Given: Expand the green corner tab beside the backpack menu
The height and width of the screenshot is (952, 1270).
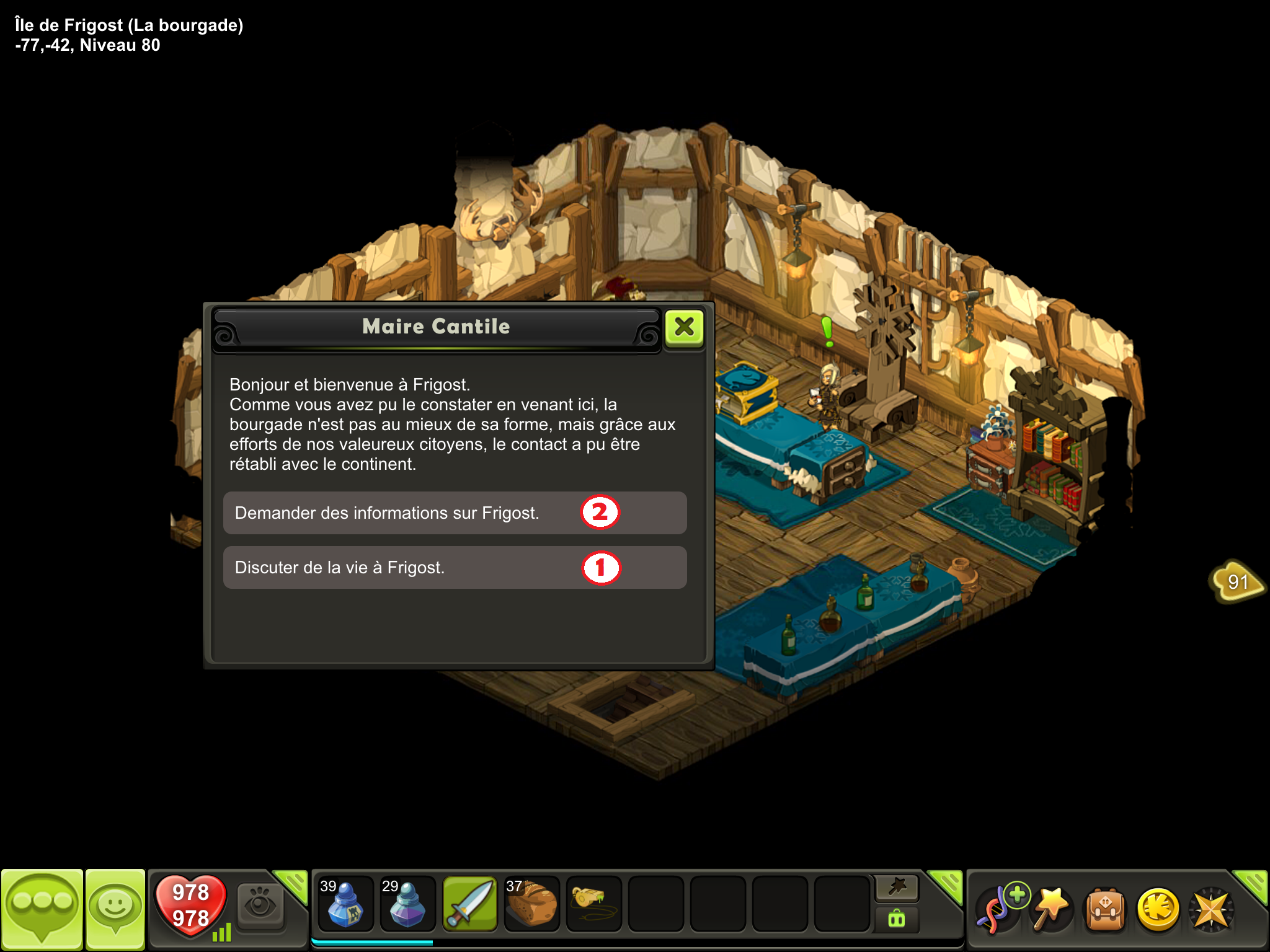Looking at the screenshot, I should (1253, 884).
